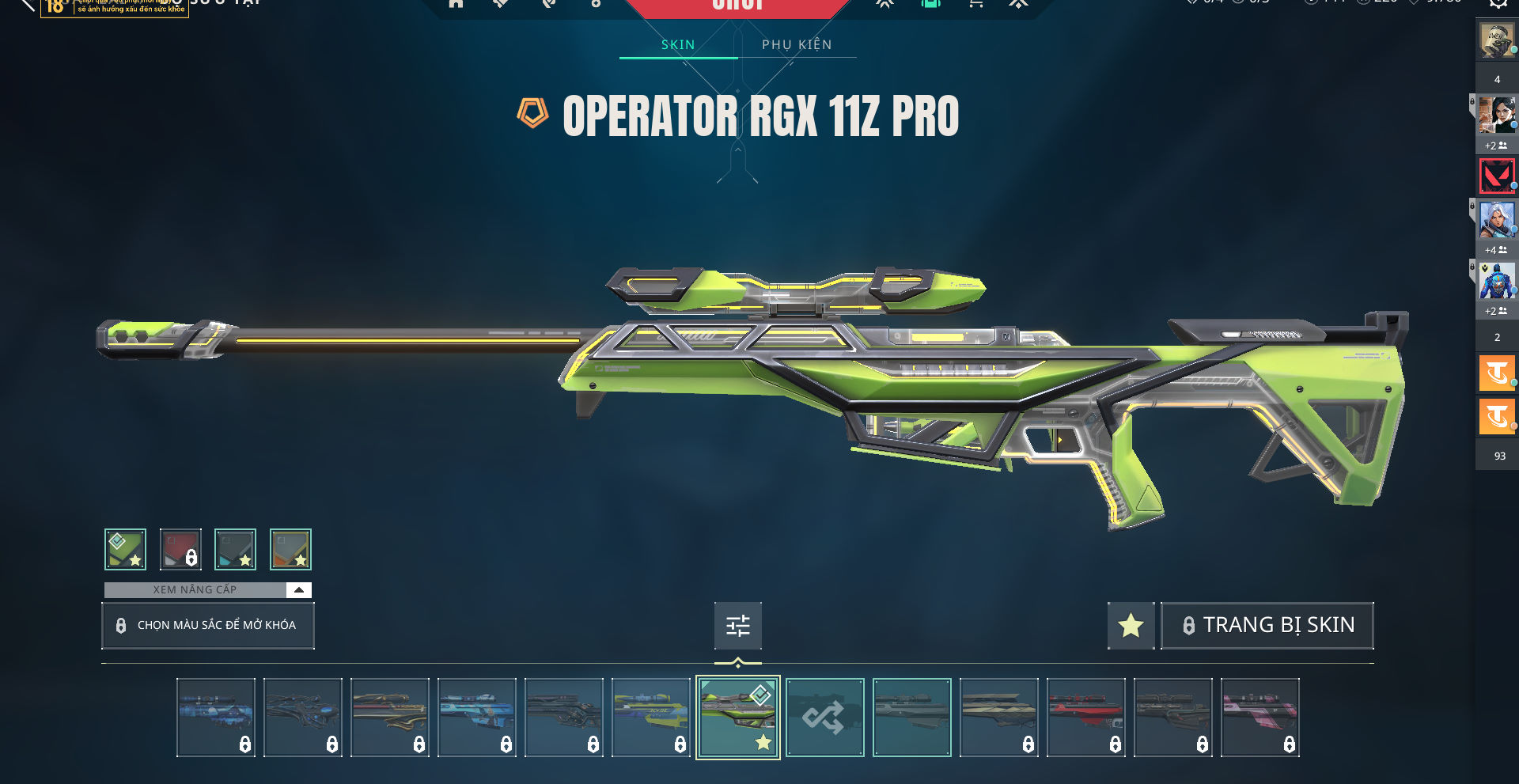Select the unlocked default gray Operator thumbnail
The width and height of the screenshot is (1519, 784).
911,718
